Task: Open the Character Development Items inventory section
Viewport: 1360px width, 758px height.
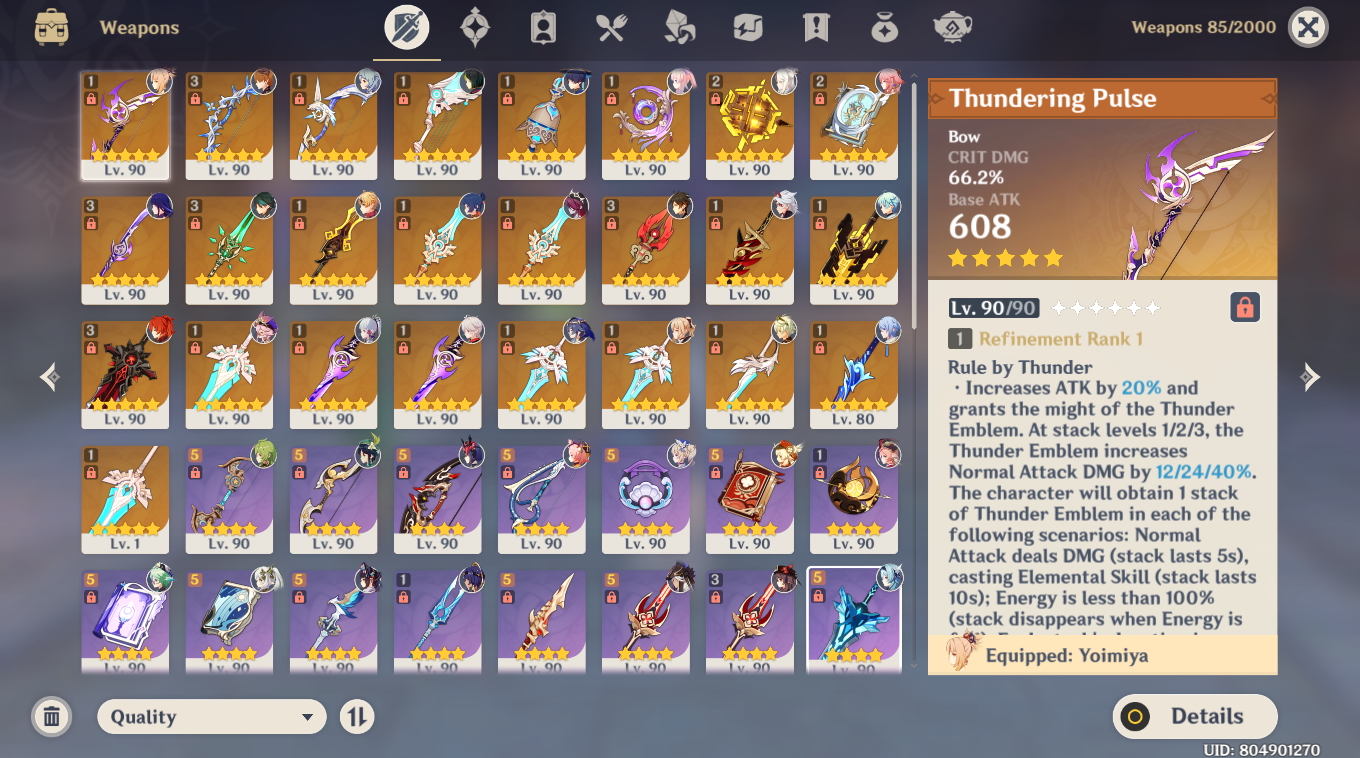Action: click(542, 27)
